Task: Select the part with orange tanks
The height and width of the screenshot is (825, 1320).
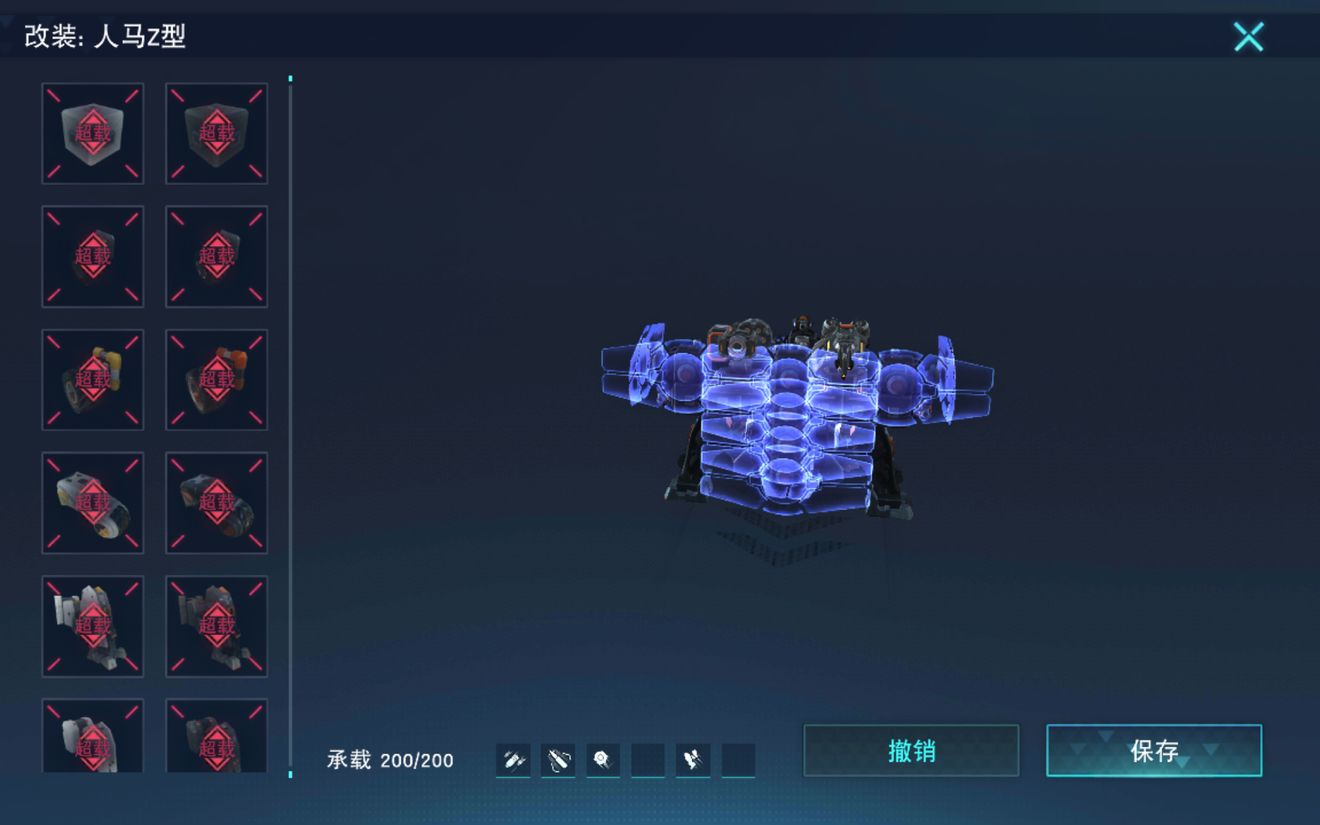Action: point(216,380)
